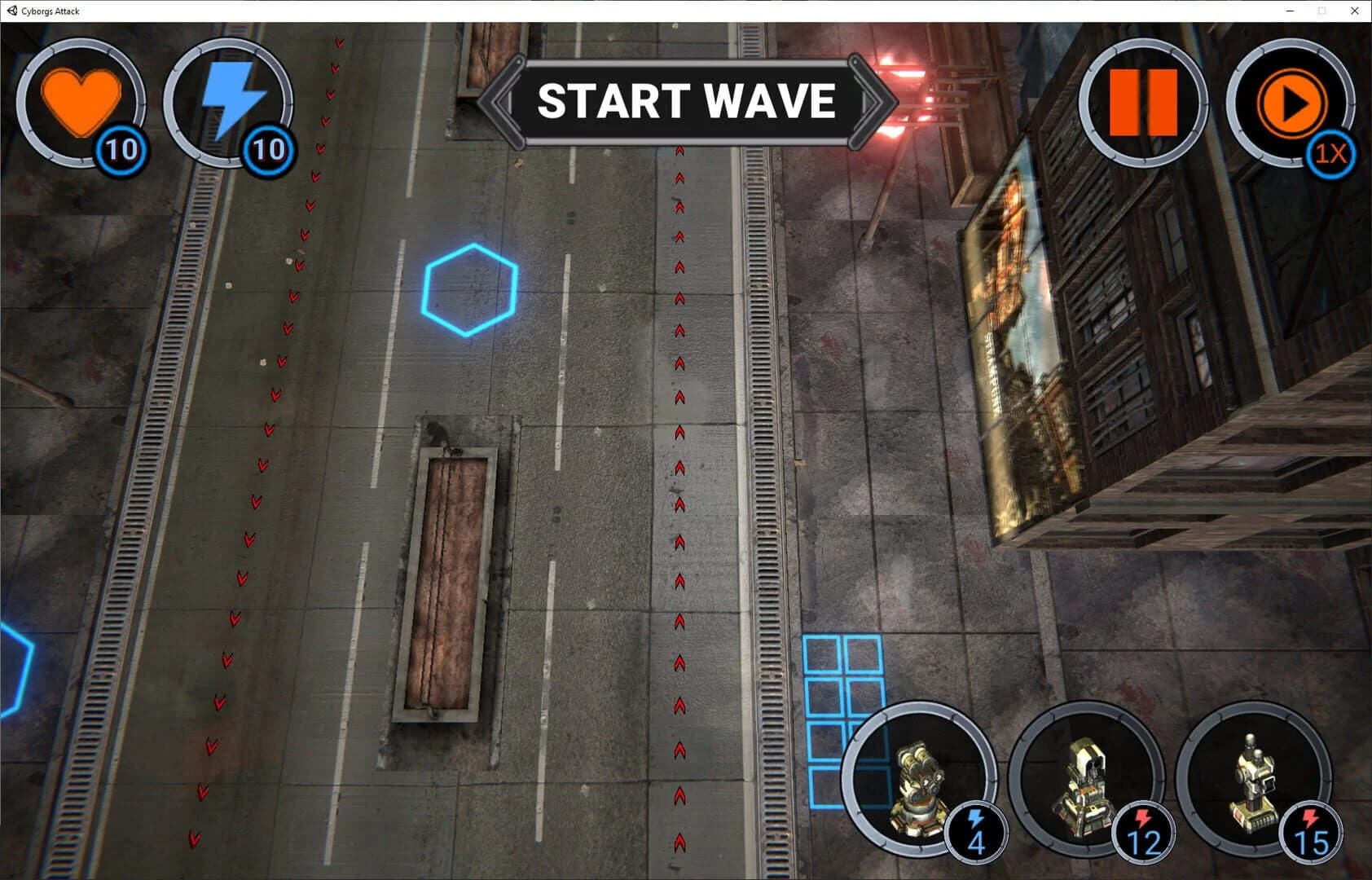
Task: Click the red energy cost badge on missile tower
Action: [1145, 831]
